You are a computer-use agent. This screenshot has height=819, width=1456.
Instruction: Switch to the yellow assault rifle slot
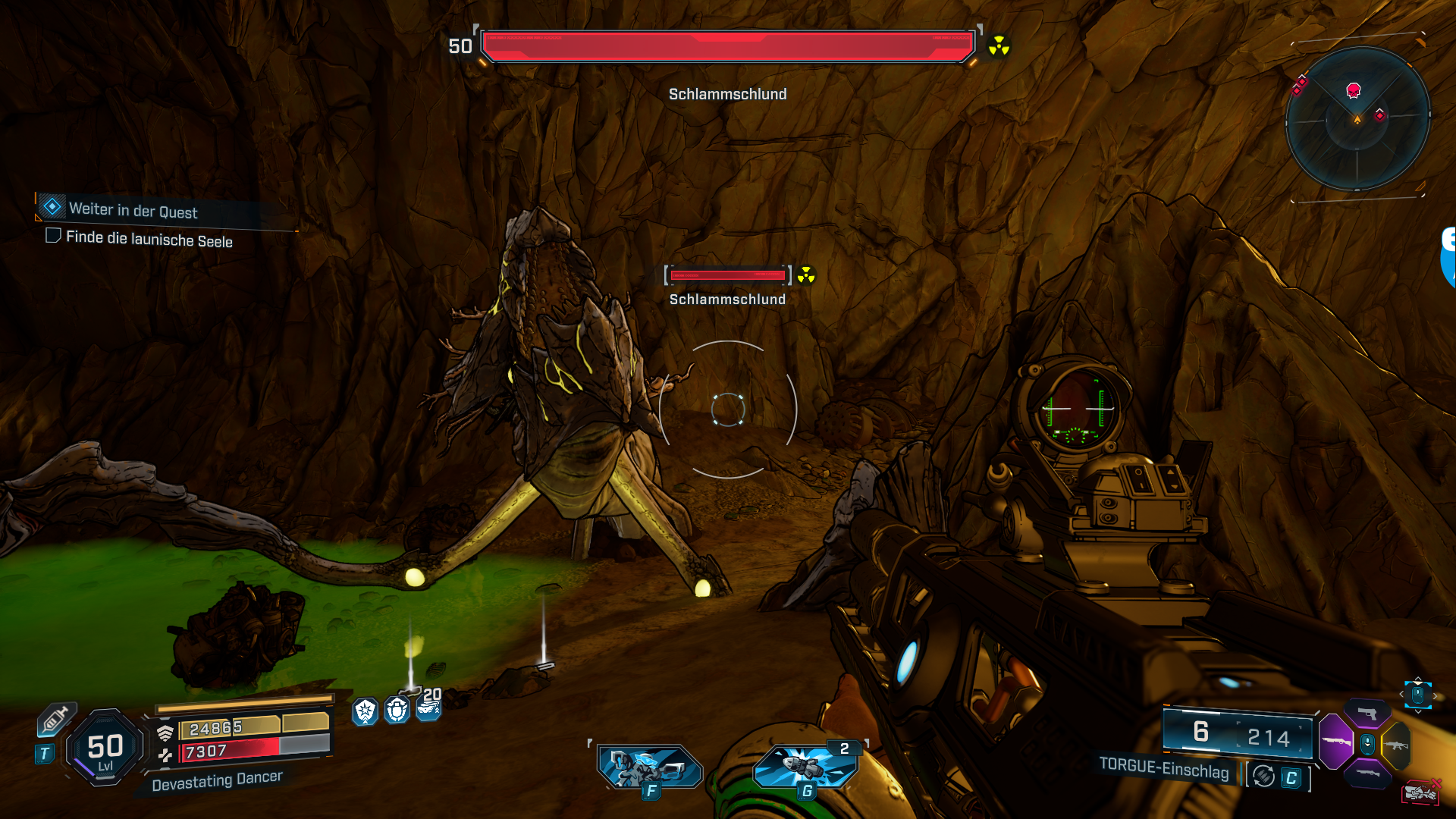point(1396,745)
